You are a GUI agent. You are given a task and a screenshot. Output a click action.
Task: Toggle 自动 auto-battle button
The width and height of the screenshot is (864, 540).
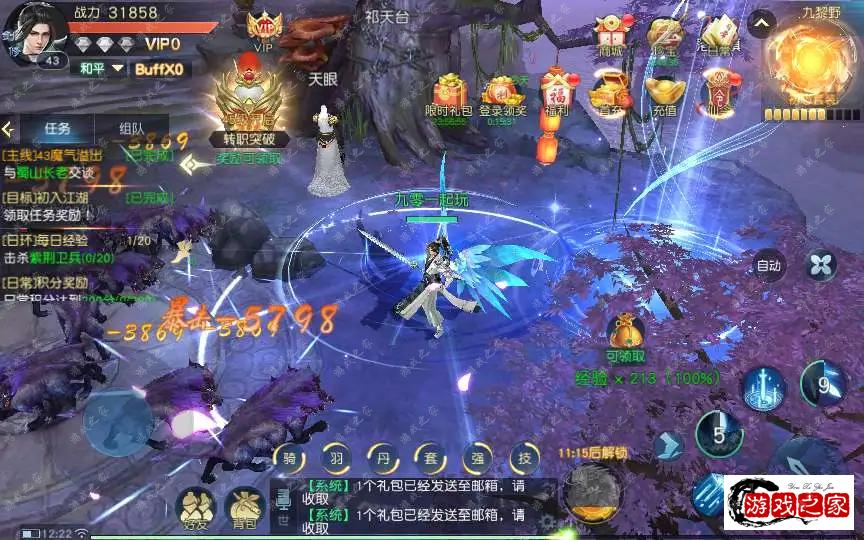[x=768, y=266]
